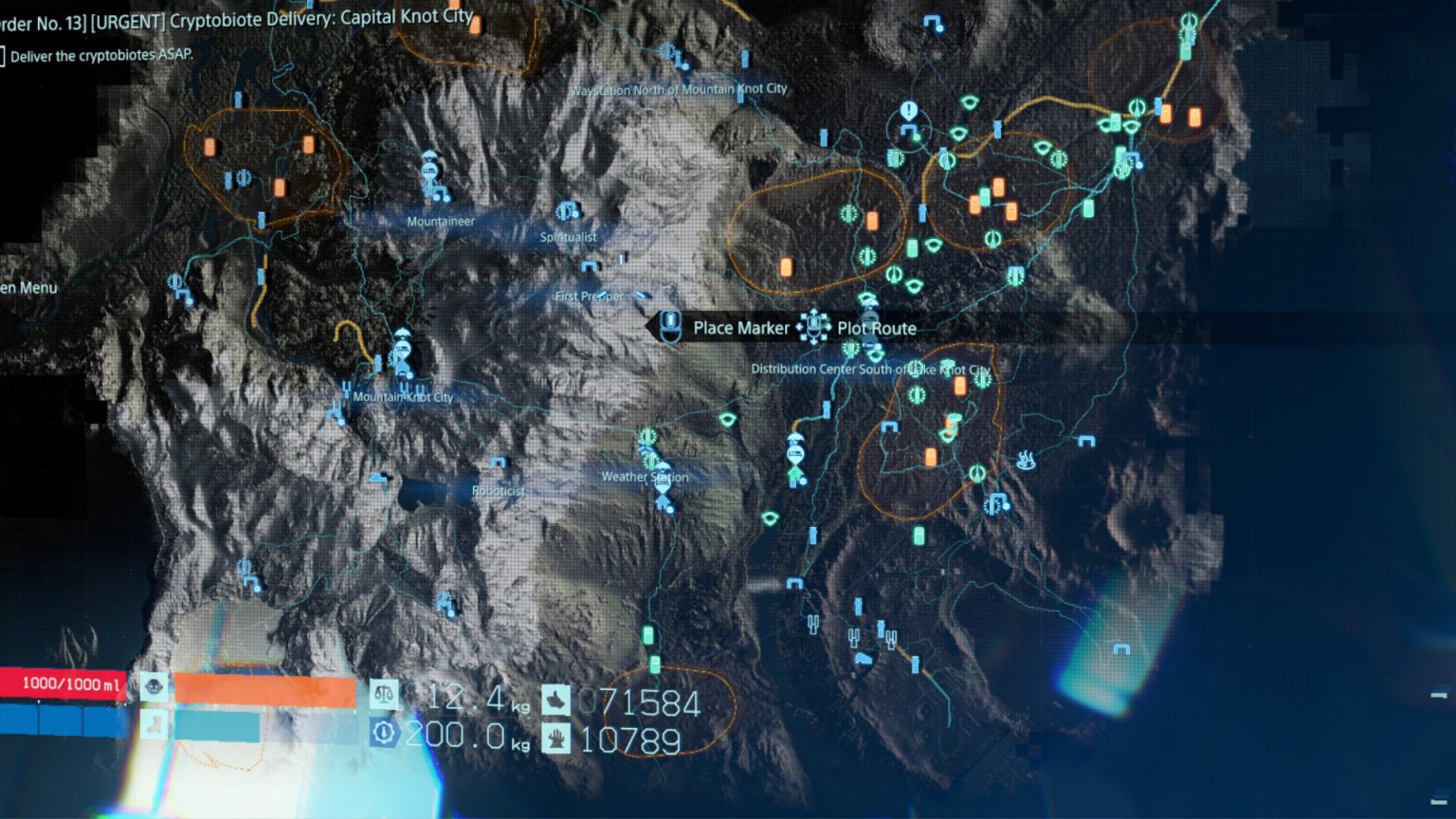Click the Waystation North of Mountain Knot City label
The width and height of the screenshot is (1456, 819).
pos(679,89)
